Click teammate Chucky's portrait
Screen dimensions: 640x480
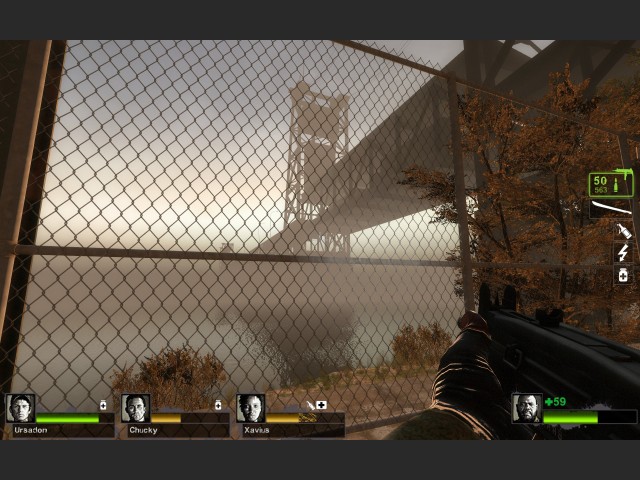(136, 408)
